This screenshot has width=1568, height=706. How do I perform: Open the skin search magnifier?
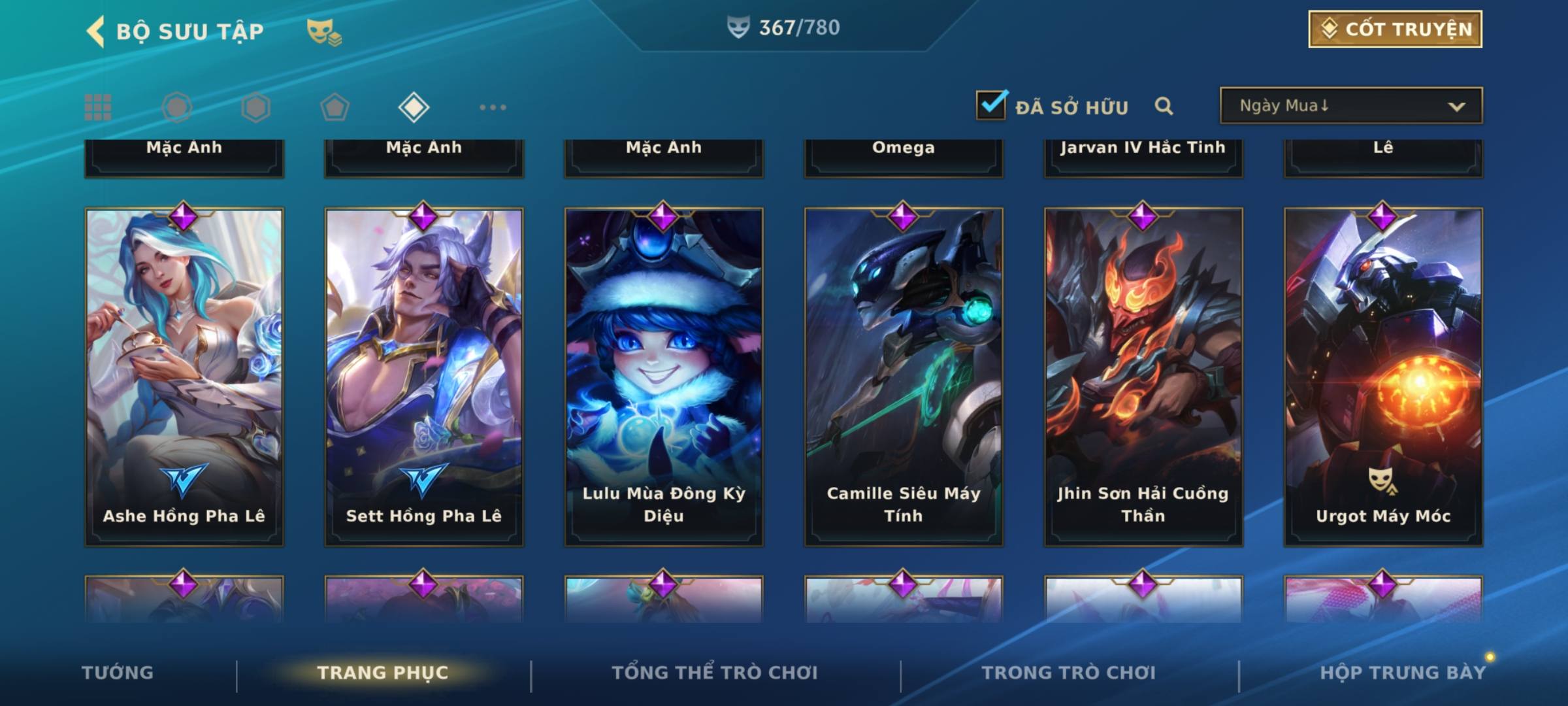coord(1164,106)
